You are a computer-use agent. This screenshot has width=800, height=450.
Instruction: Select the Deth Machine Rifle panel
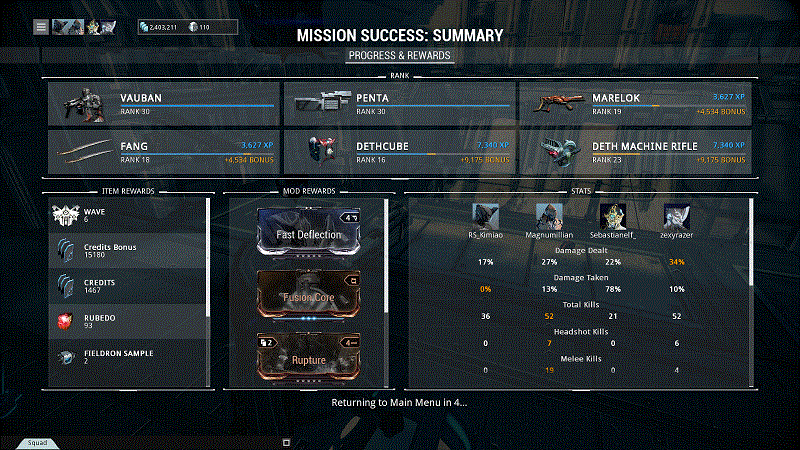pyautogui.click(x=635, y=152)
